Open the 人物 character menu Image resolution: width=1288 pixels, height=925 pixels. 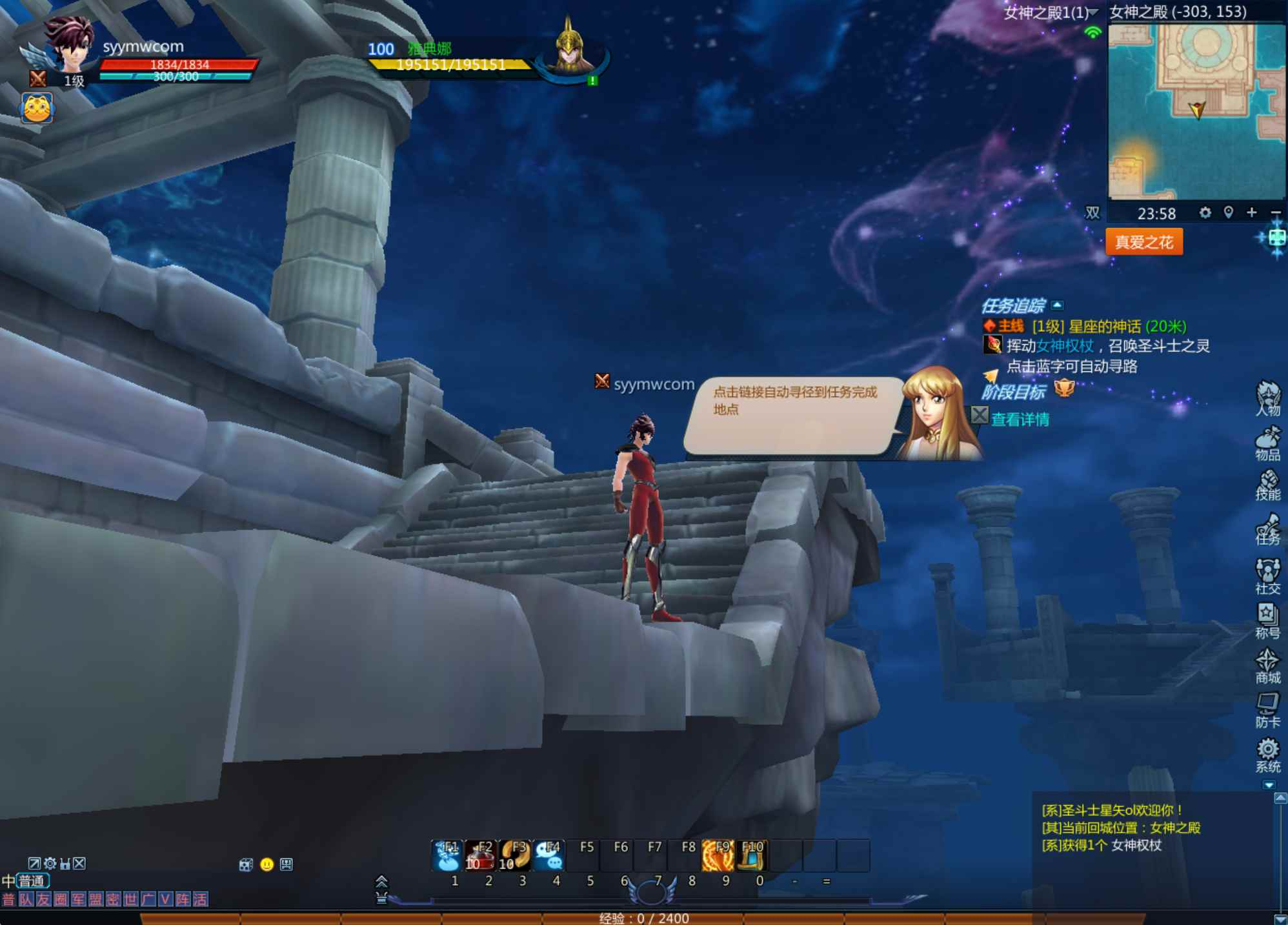coord(1267,398)
